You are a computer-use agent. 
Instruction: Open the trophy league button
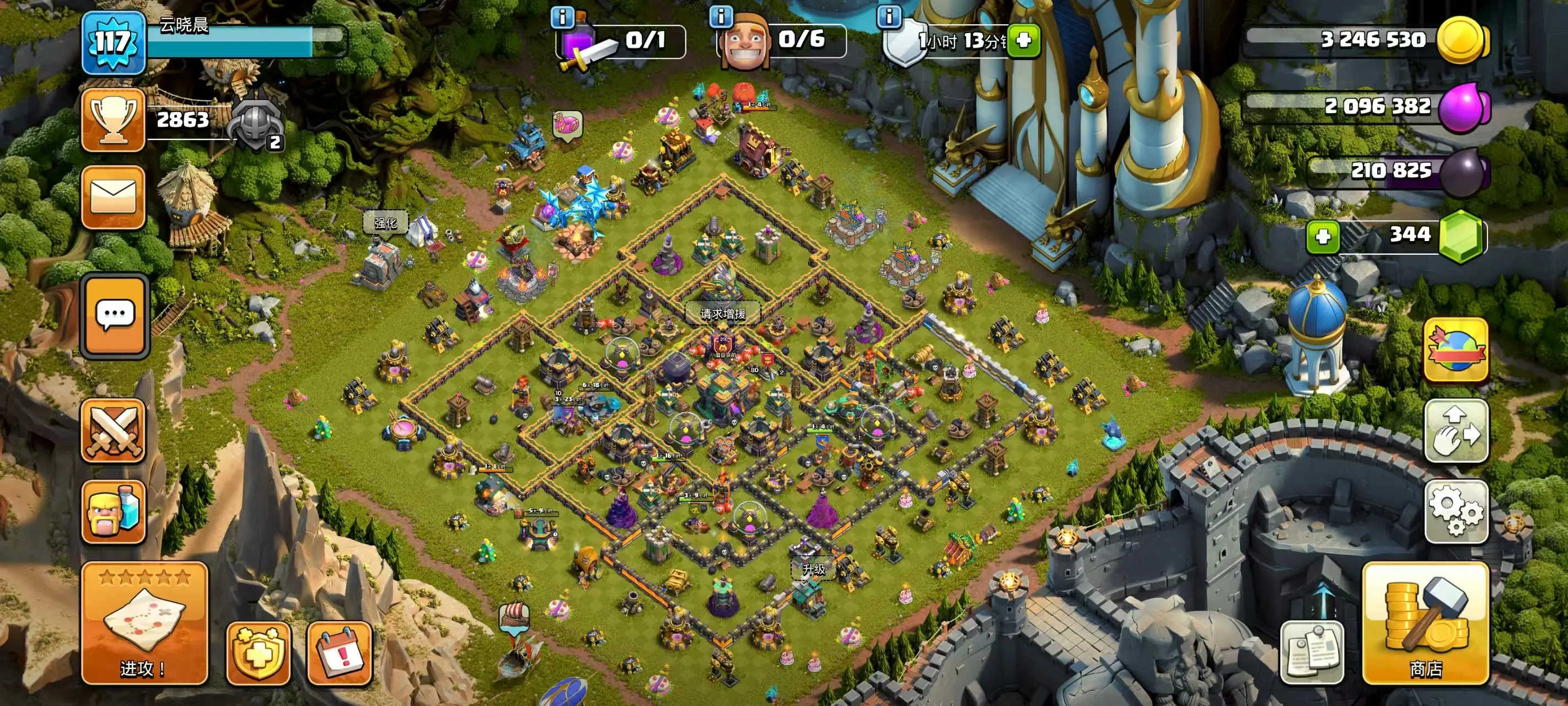(113, 119)
